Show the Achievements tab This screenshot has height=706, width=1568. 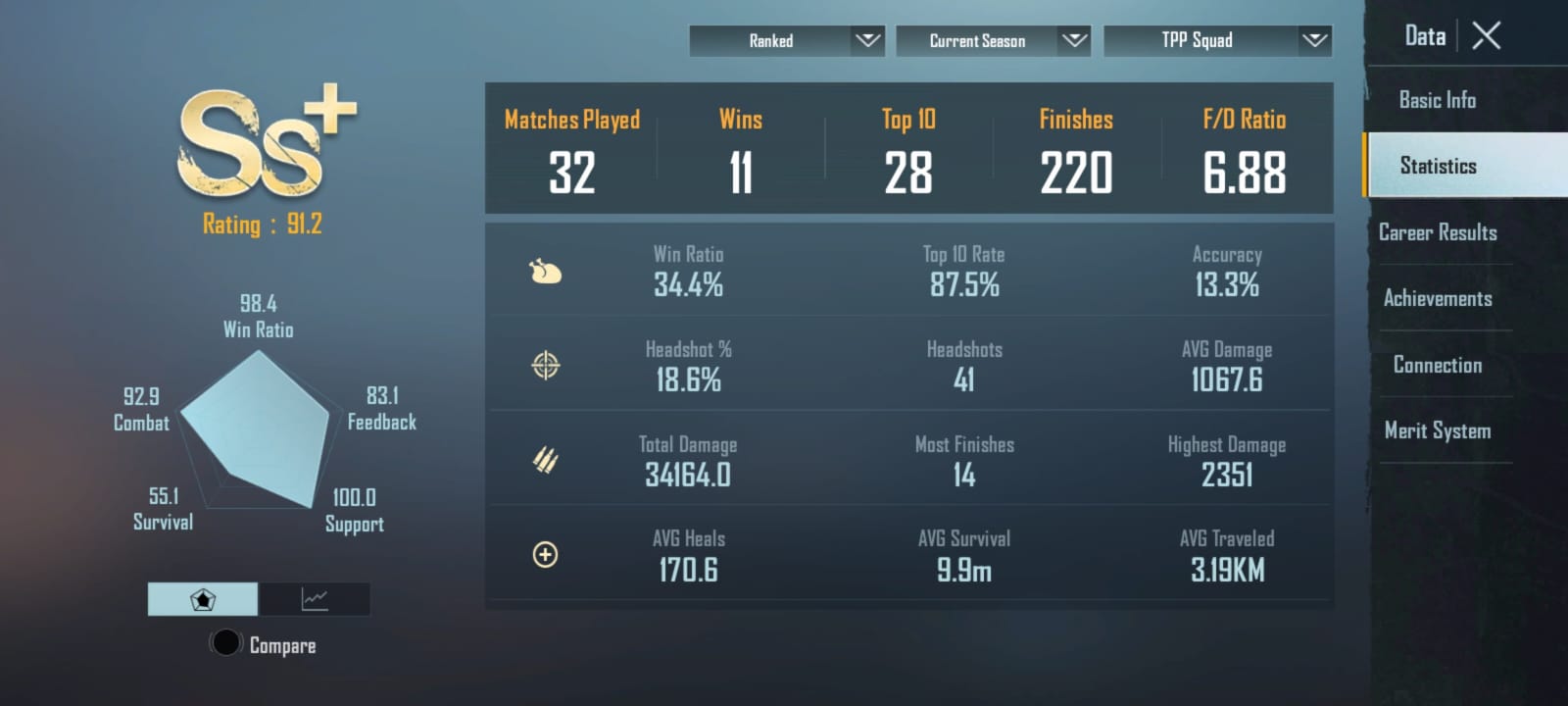[x=1438, y=298]
